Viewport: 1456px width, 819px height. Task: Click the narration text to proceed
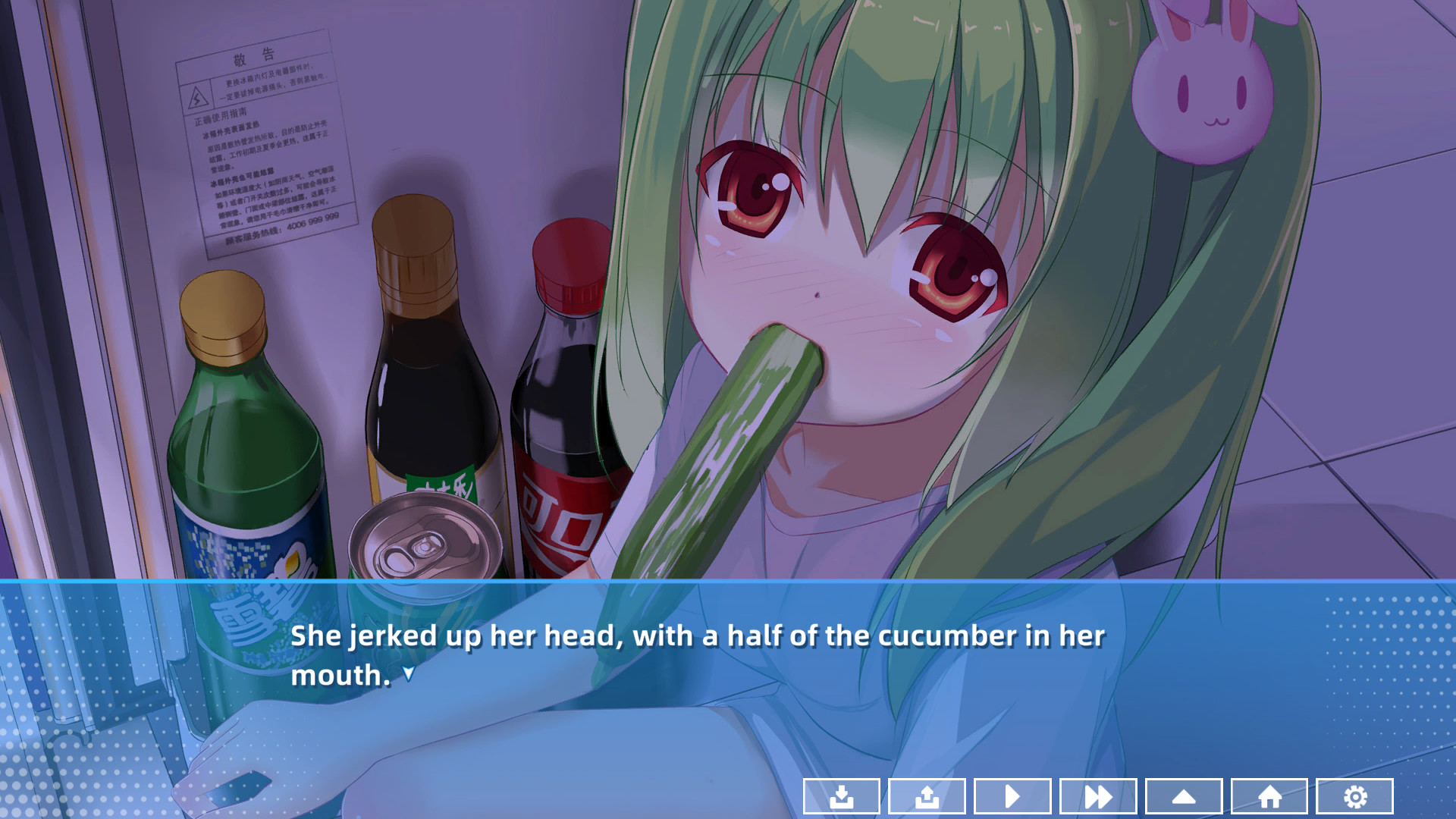click(698, 637)
